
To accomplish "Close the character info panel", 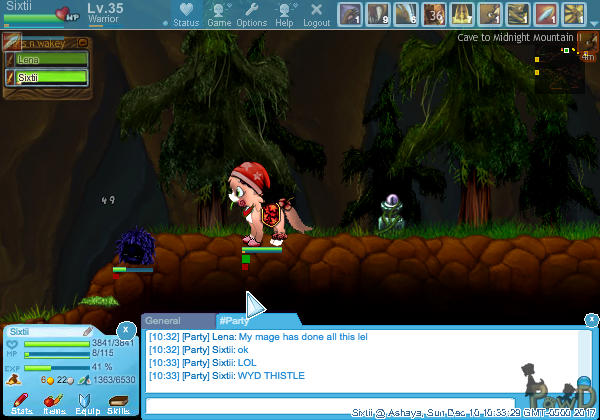I will tap(125, 329).
